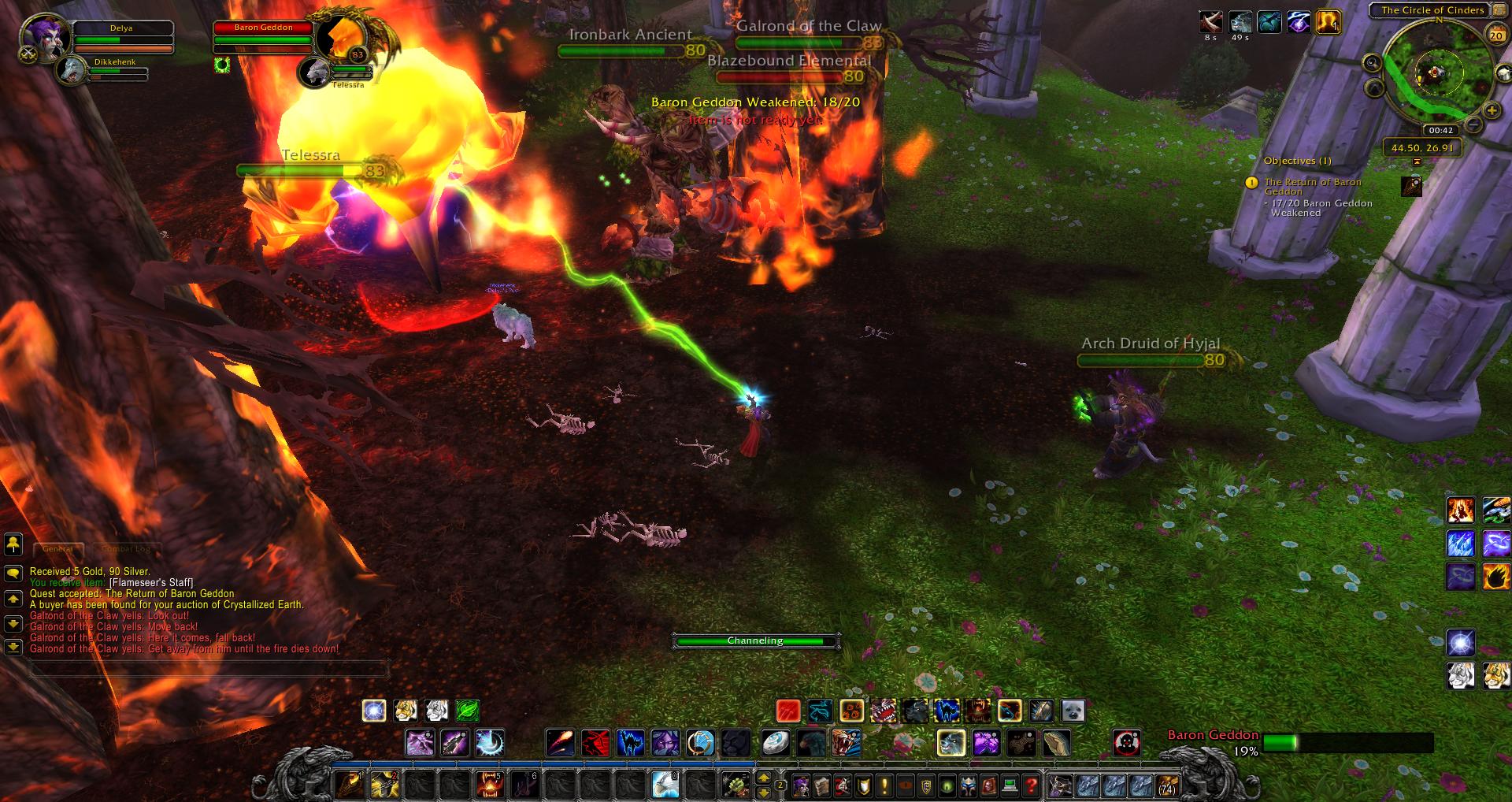Open the calendar button showing 20
Screen dimensions: 1512x802
[x=1495, y=35]
